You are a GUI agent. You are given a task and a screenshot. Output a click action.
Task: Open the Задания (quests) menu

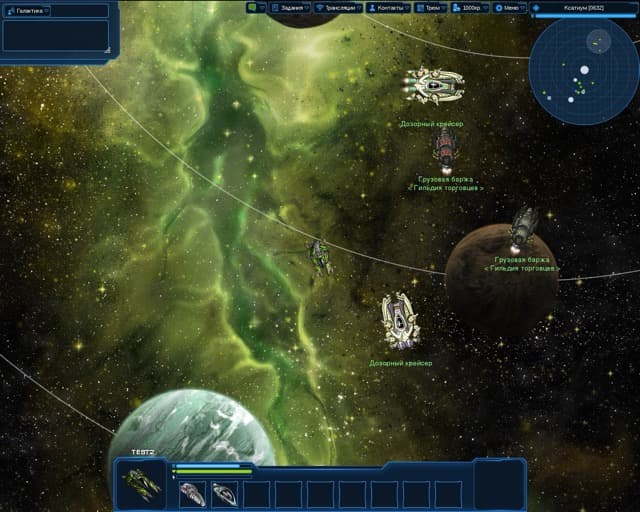click(x=290, y=7)
